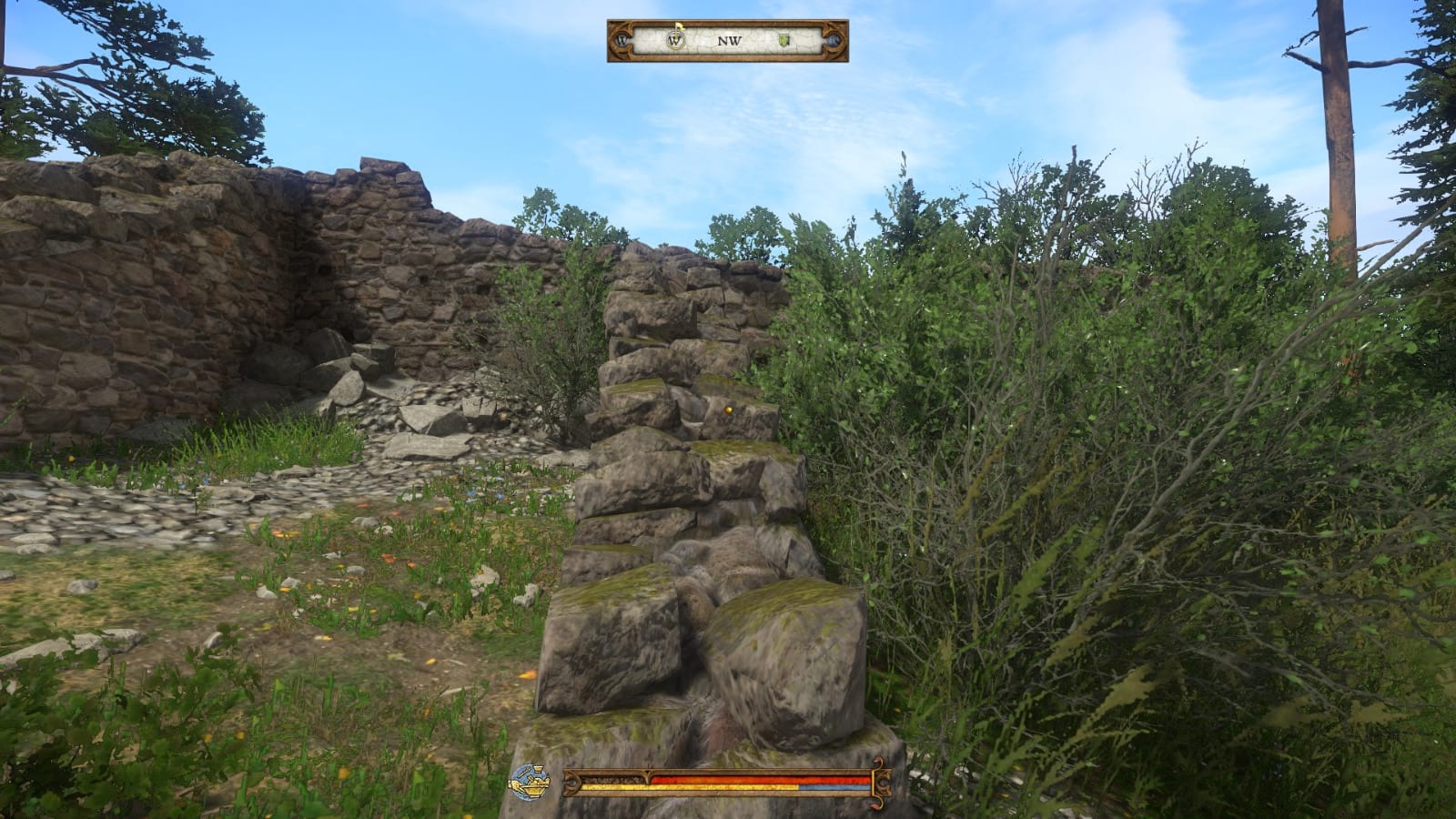Click the blue portion of the stamina bar

[x=833, y=787]
